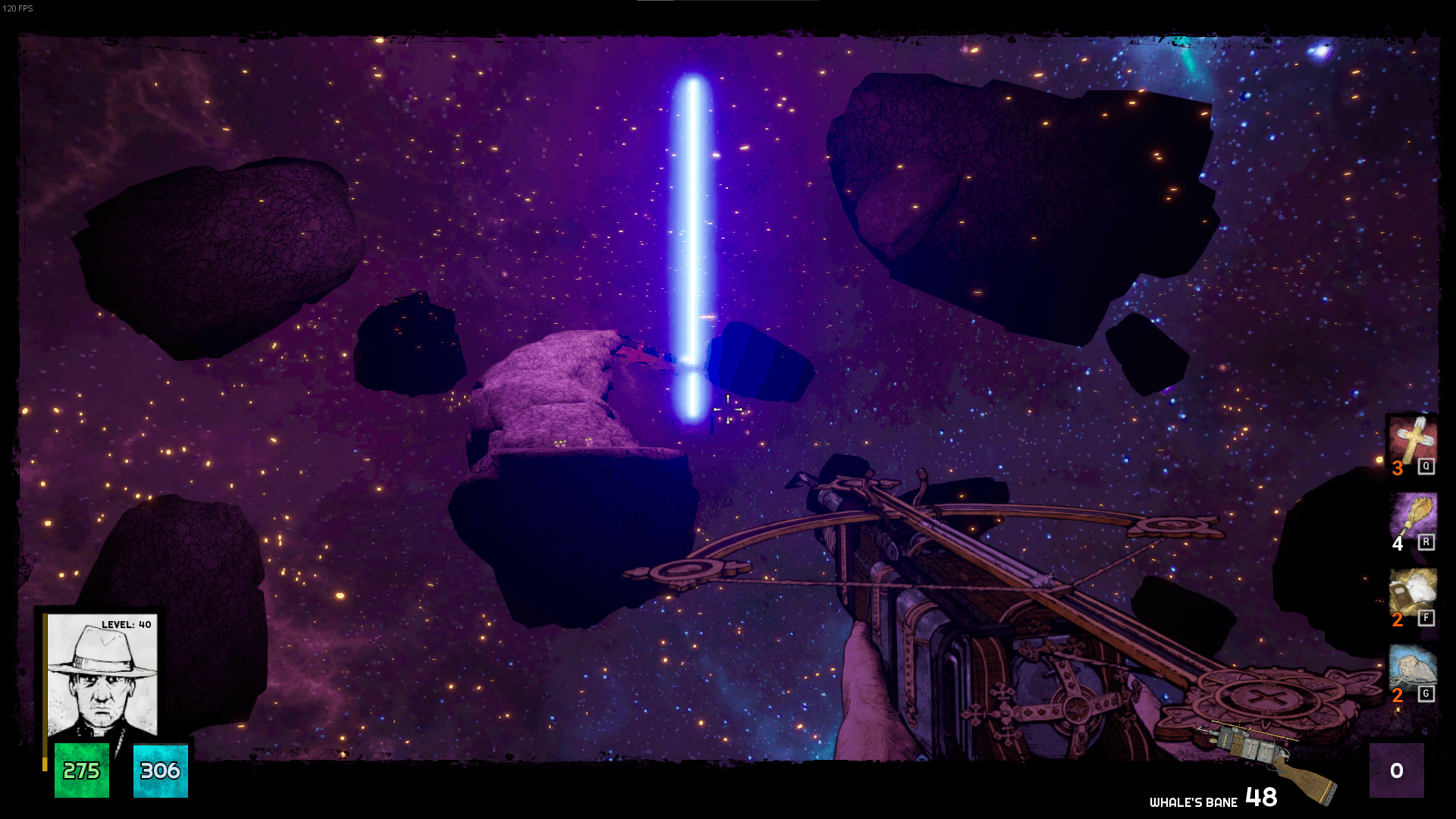
Task: Select the open book item icon
Action: tap(1412, 591)
